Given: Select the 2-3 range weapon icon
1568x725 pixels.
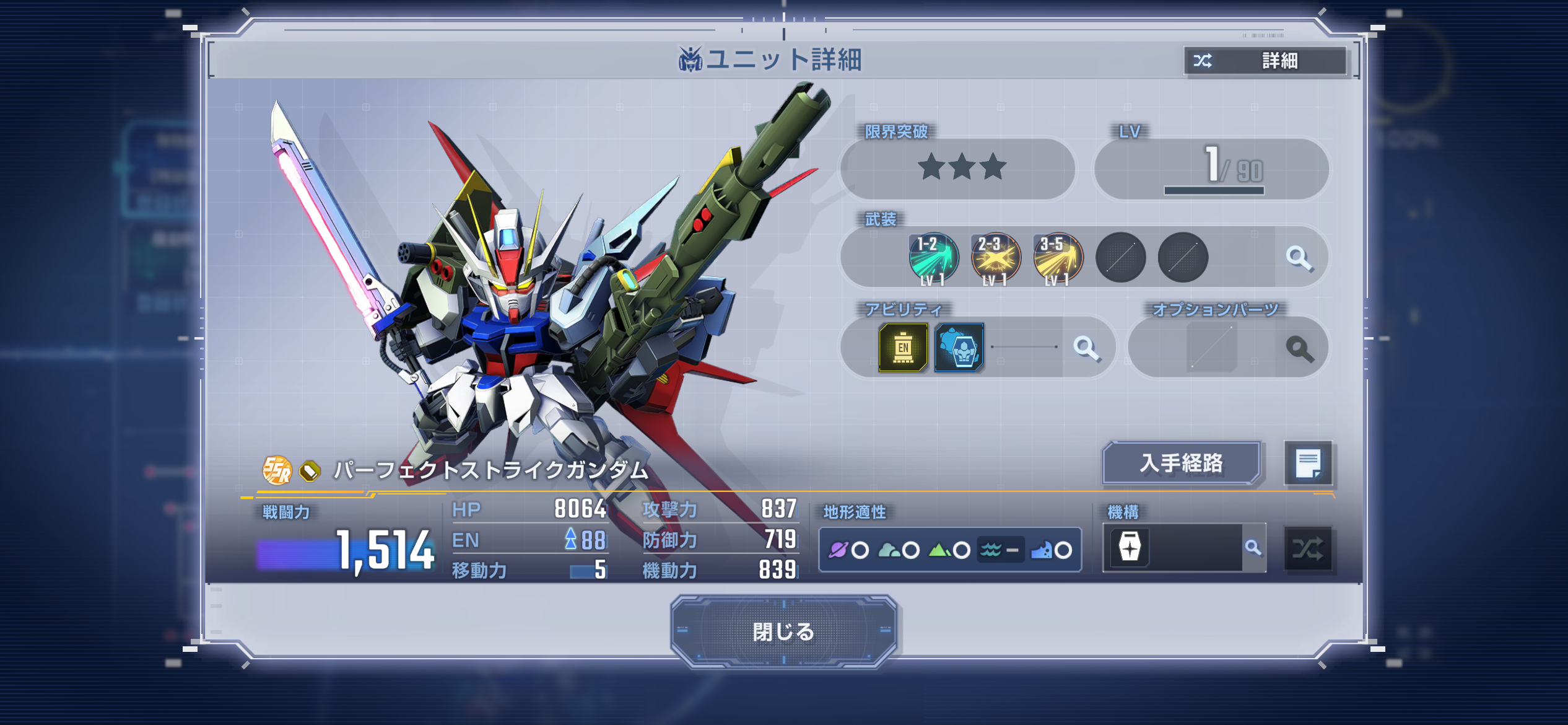Looking at the screenshot, I should pyautogui.click(x=995, y=258).
